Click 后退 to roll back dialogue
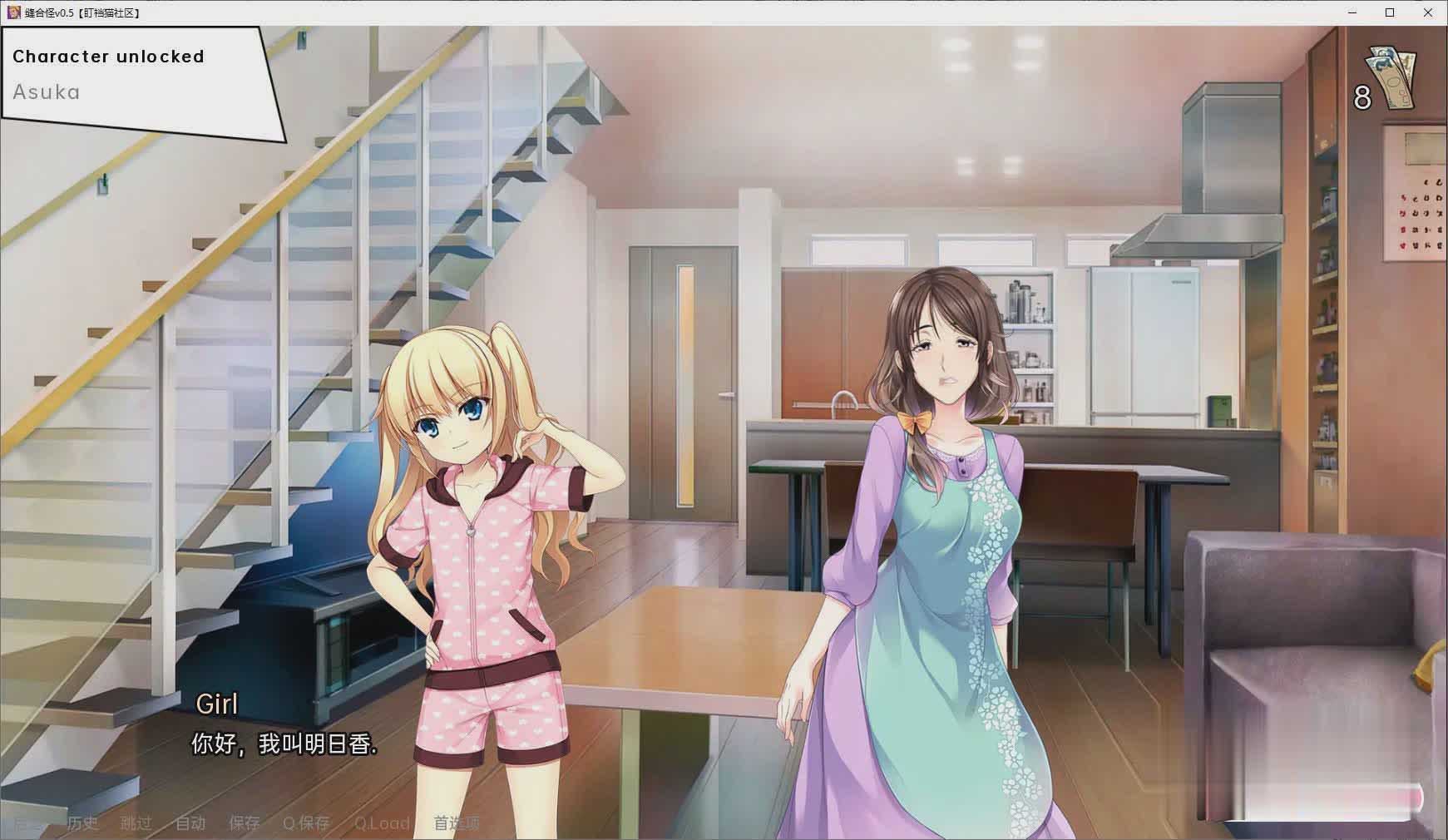This screenshot has height=840, width=1448. click(25, 823)
